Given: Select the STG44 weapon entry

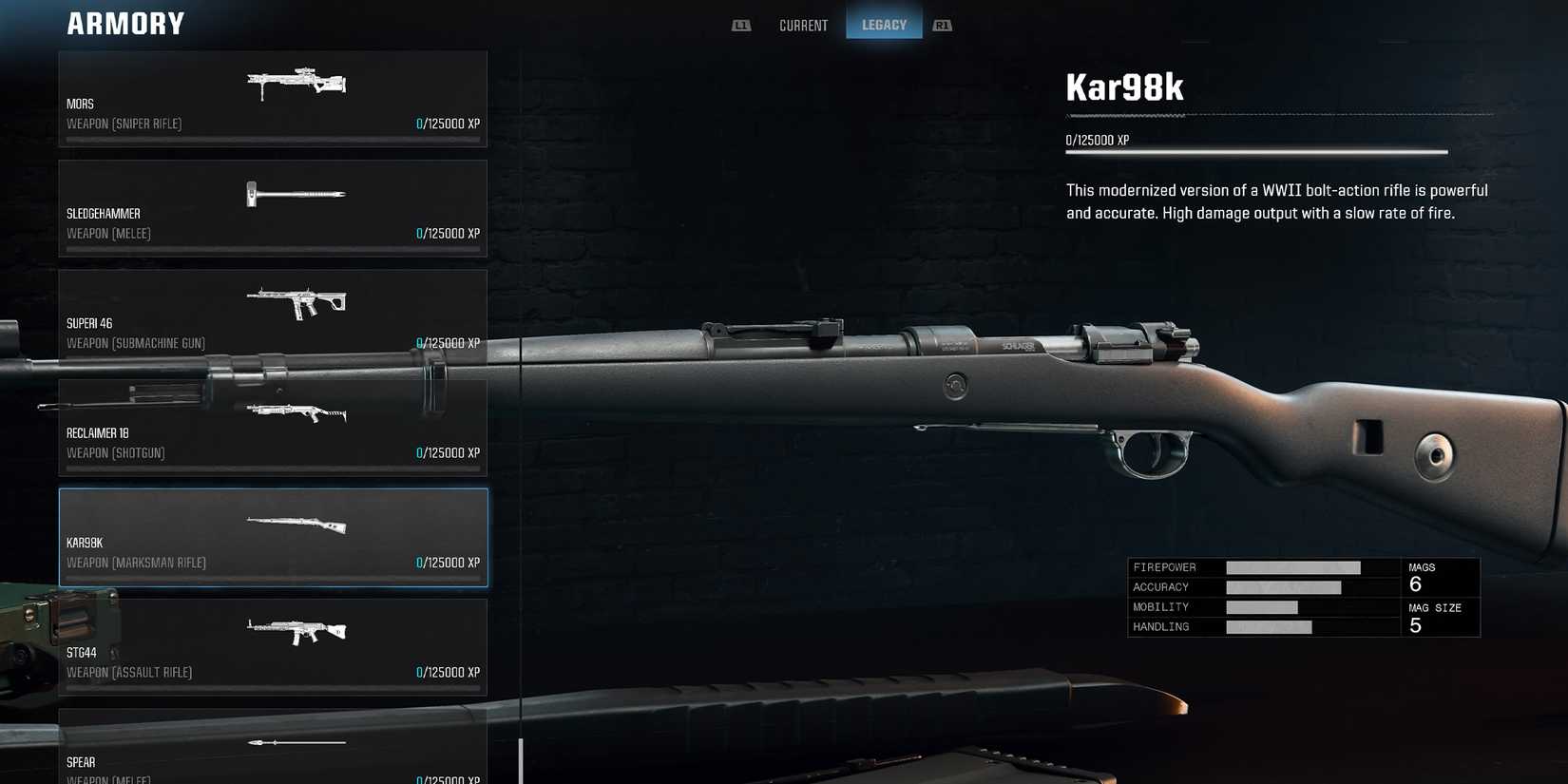Looking at the screenshot, I should tap(273, 647).
